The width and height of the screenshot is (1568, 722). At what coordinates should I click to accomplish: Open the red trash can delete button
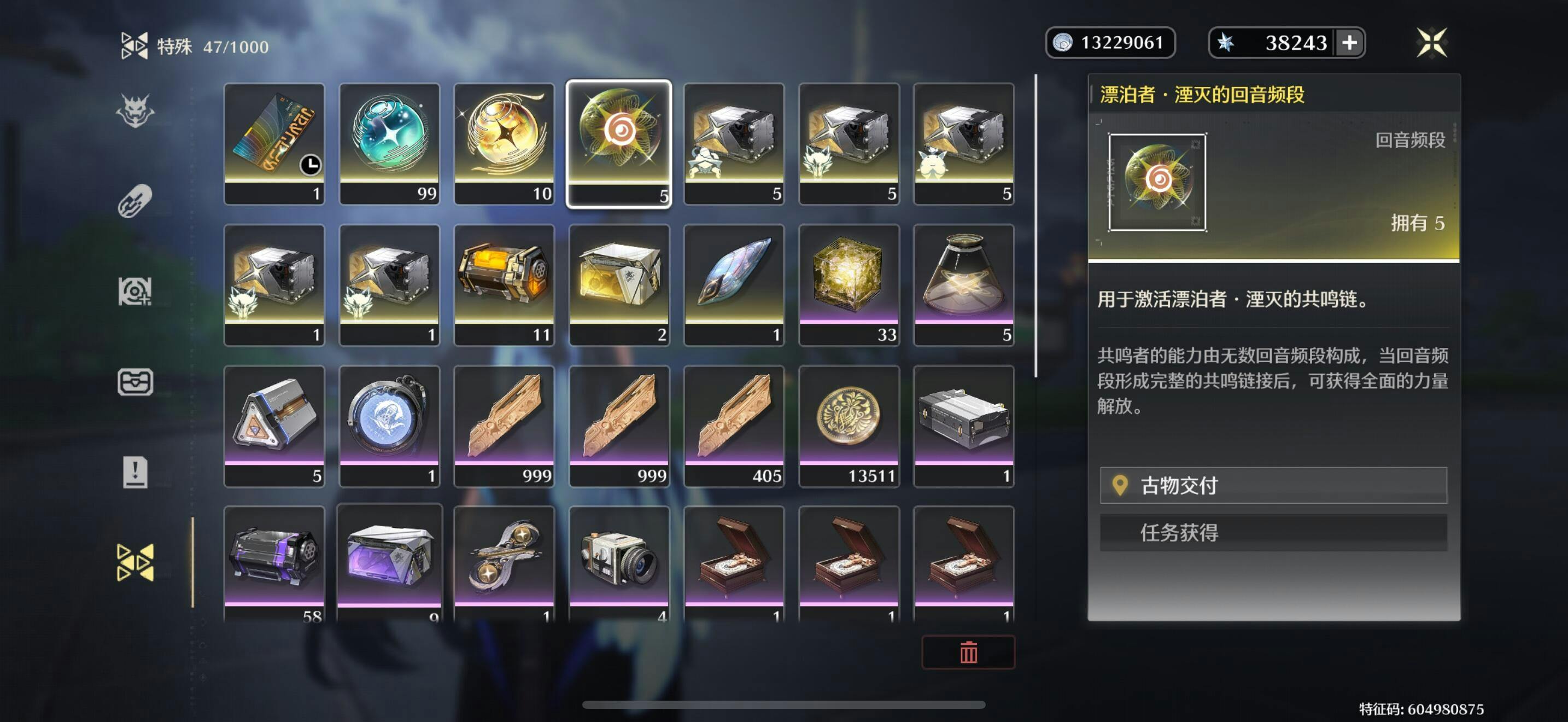tap(968, 652)
